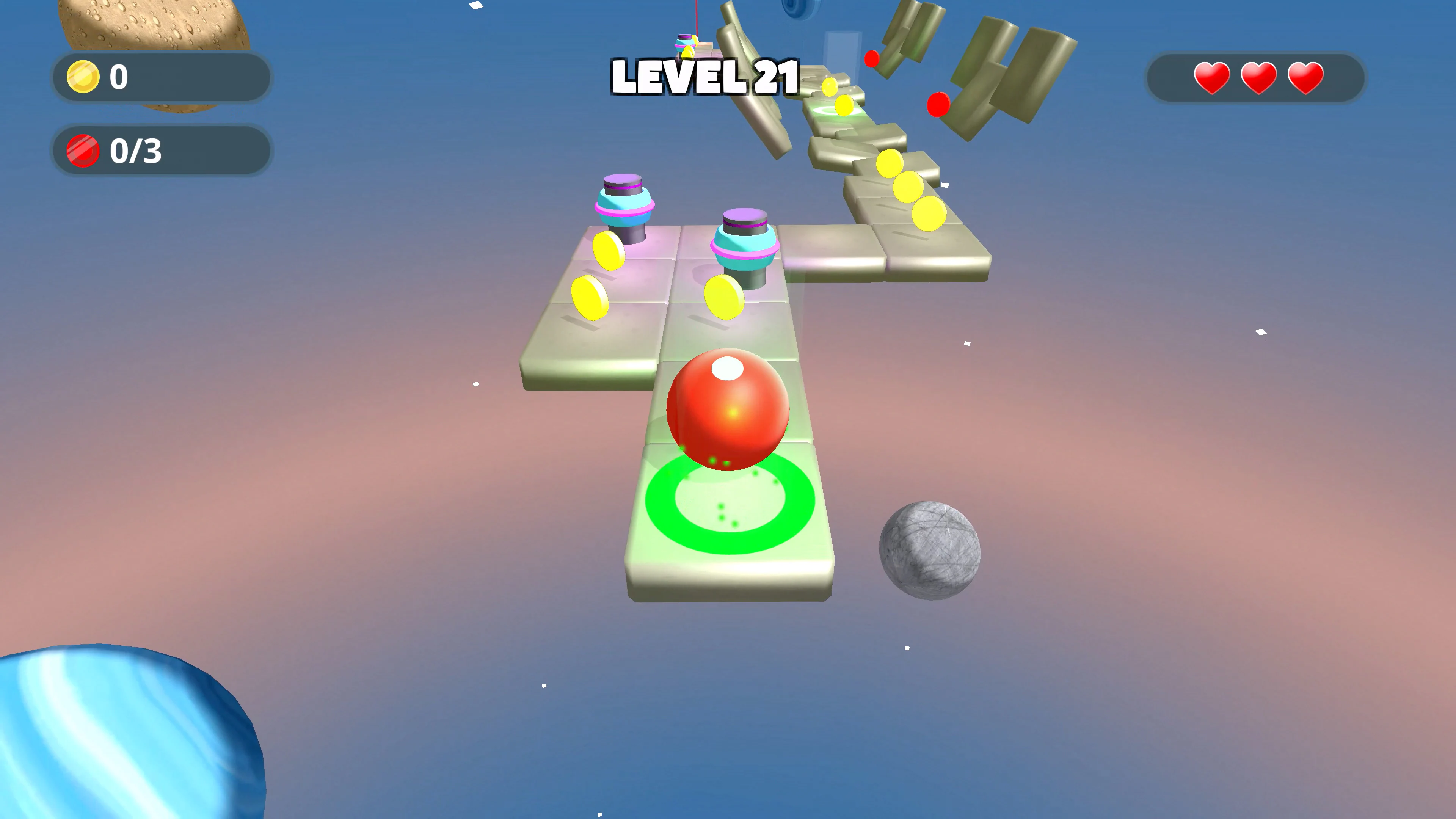
Task: Click the red orb icon next to 0/3
Action: point(84,151)
